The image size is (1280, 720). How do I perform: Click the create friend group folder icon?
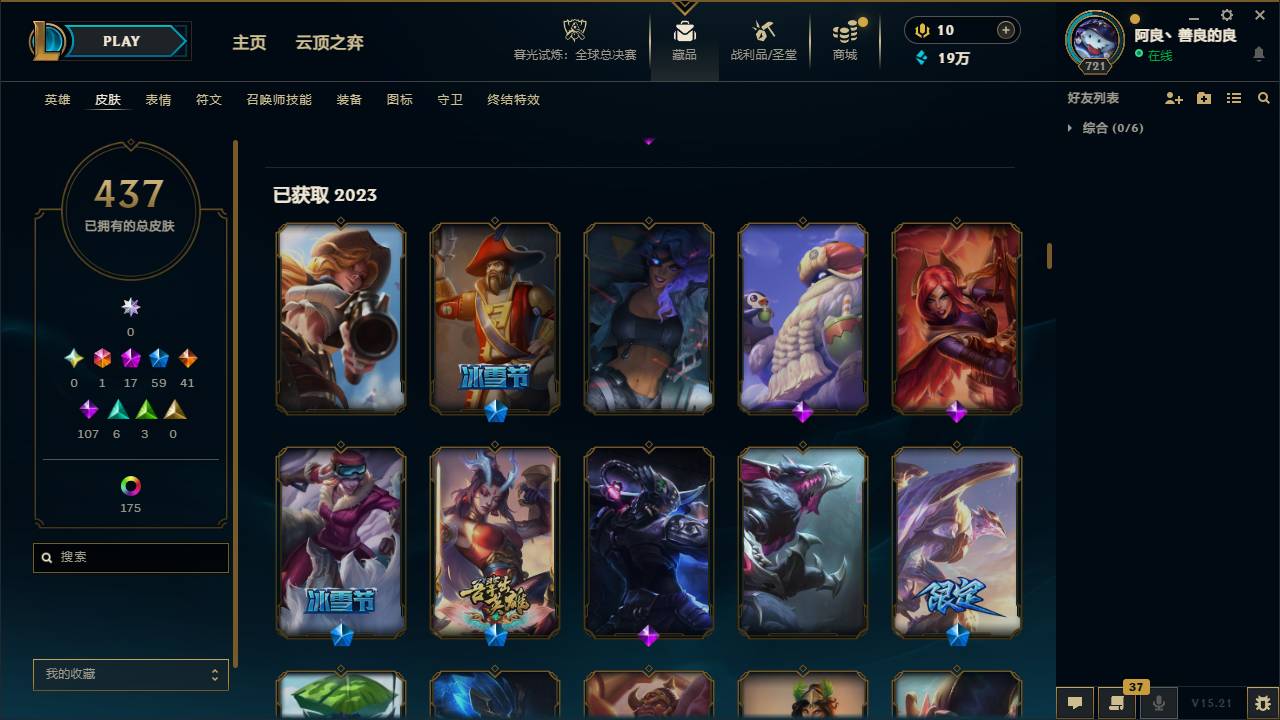[x=1203, y=97]
